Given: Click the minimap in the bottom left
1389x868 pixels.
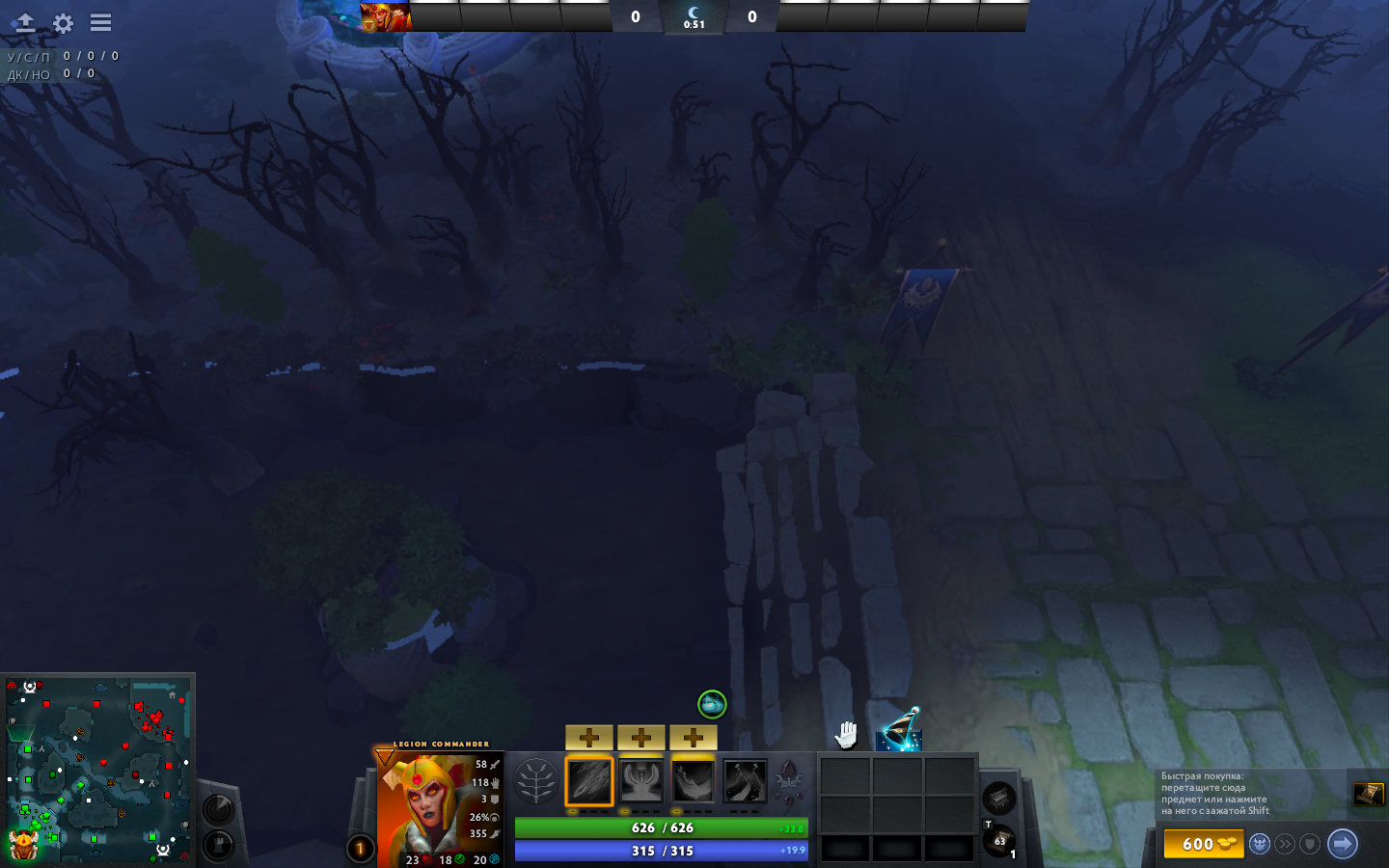Looking at the screenshot, I should (96, 772).
